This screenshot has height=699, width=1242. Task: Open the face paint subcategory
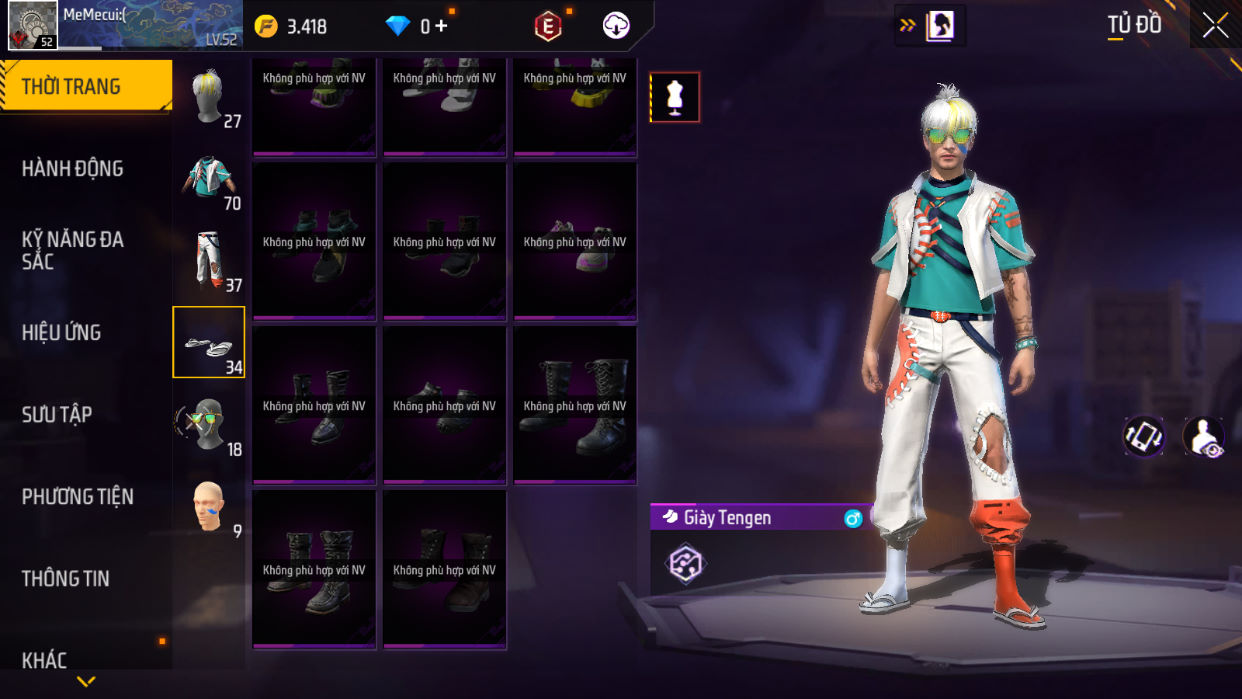click(x=209, y=507)
